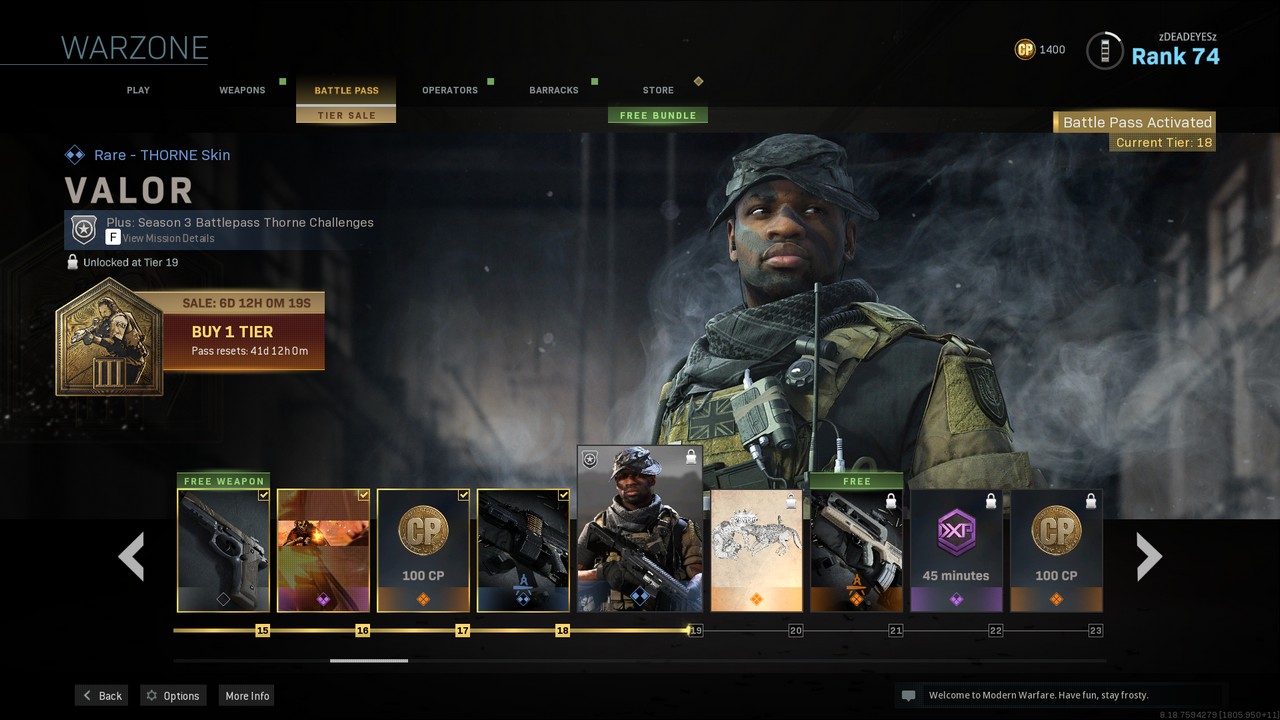Switch to the OPERATORS tab
Viewport: 1280px width, 720px height.
(449, 89)
